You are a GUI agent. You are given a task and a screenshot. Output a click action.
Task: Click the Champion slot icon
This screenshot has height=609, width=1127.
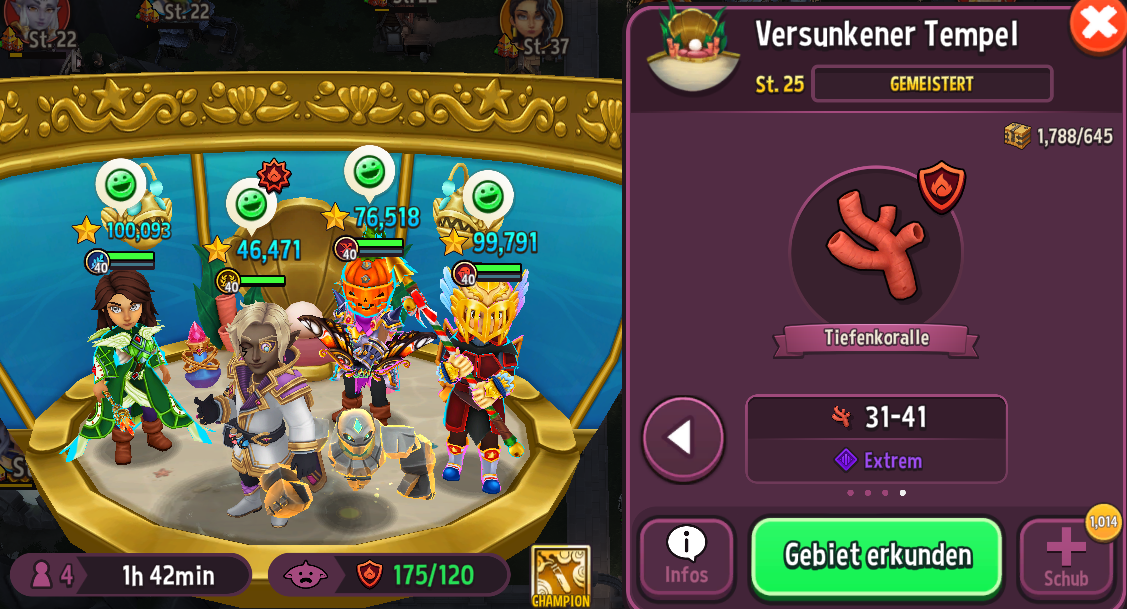click(x=560, y=575)
